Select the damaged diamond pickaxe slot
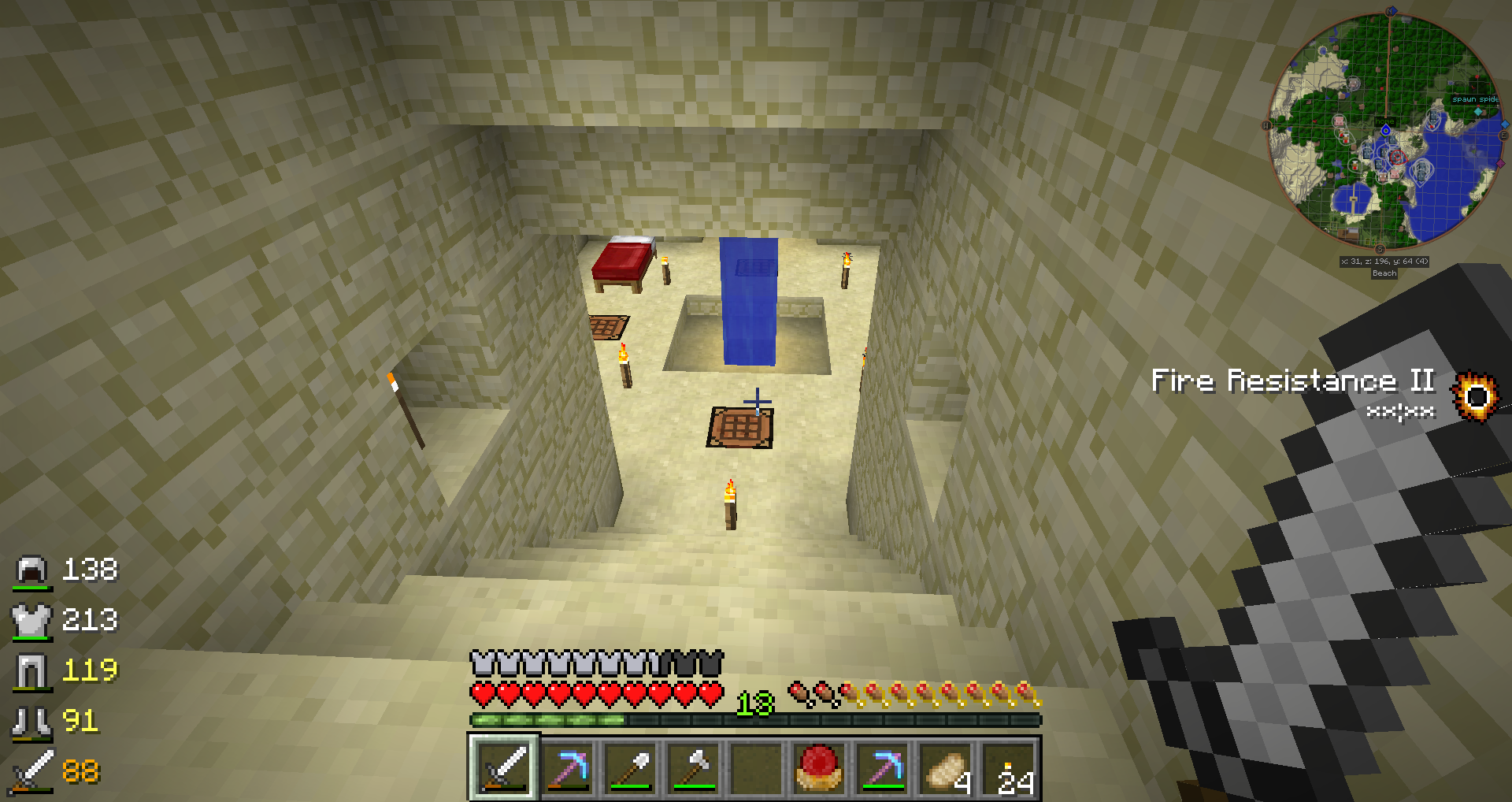 tap(568, 767)
